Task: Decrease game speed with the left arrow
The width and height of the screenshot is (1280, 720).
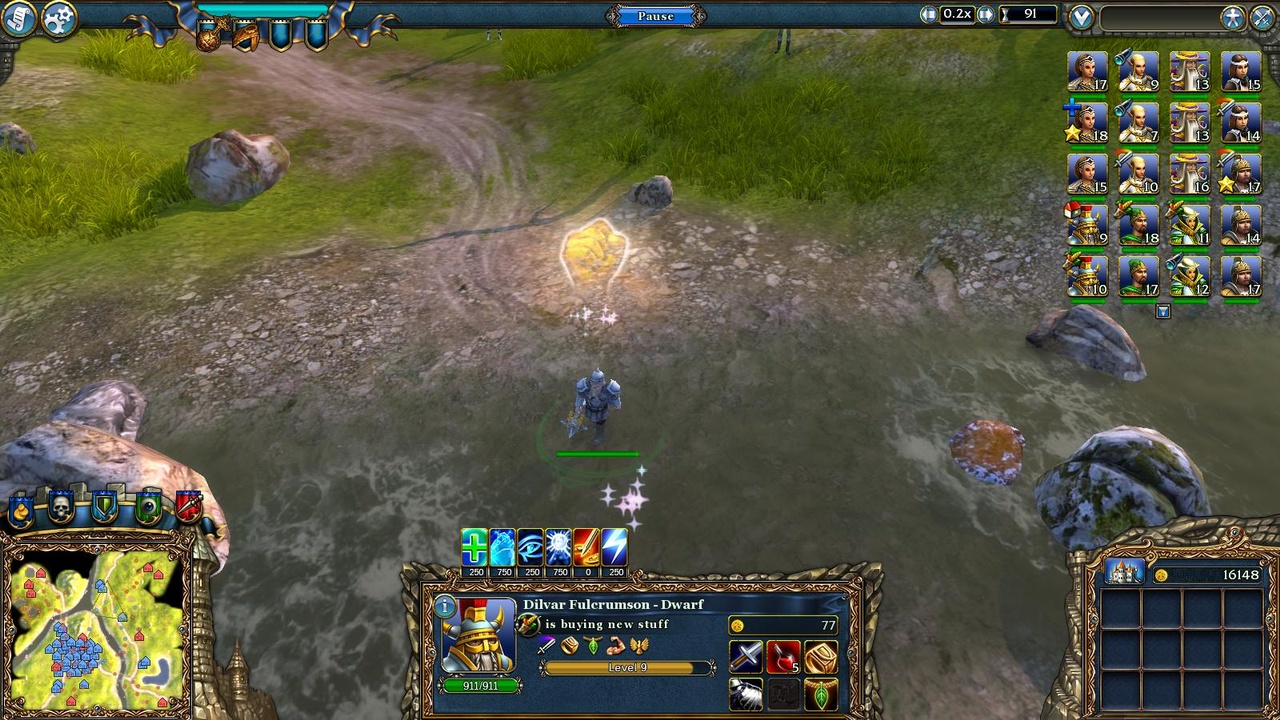Action: pos(928,13)
